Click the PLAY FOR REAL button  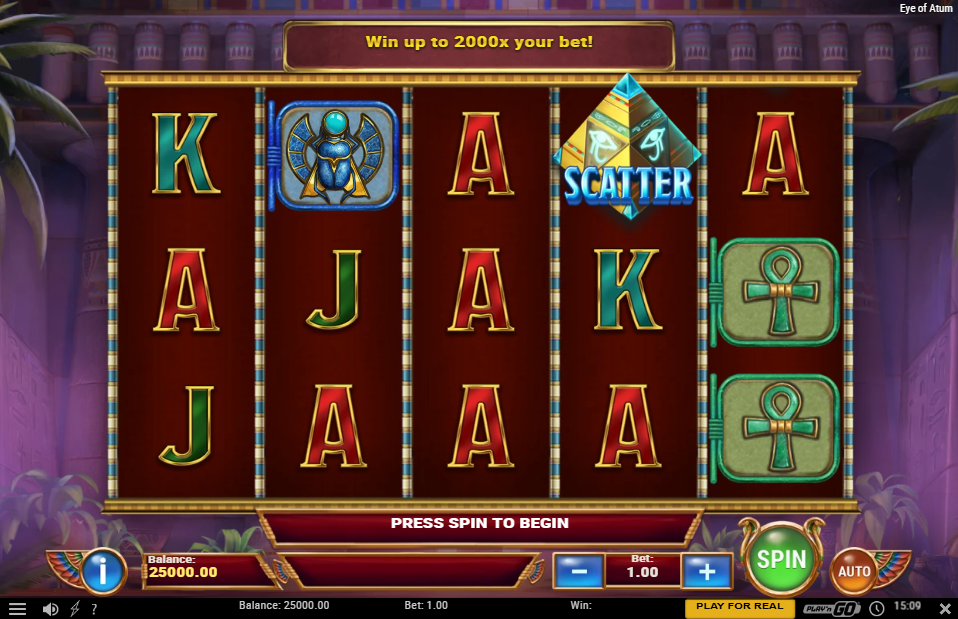[x=739, y=607]
